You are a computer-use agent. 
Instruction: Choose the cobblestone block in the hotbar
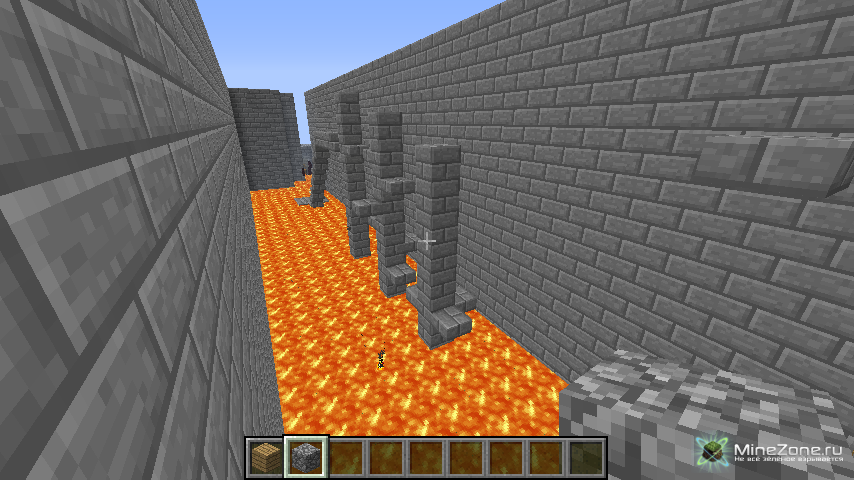[x=305, y=457]
